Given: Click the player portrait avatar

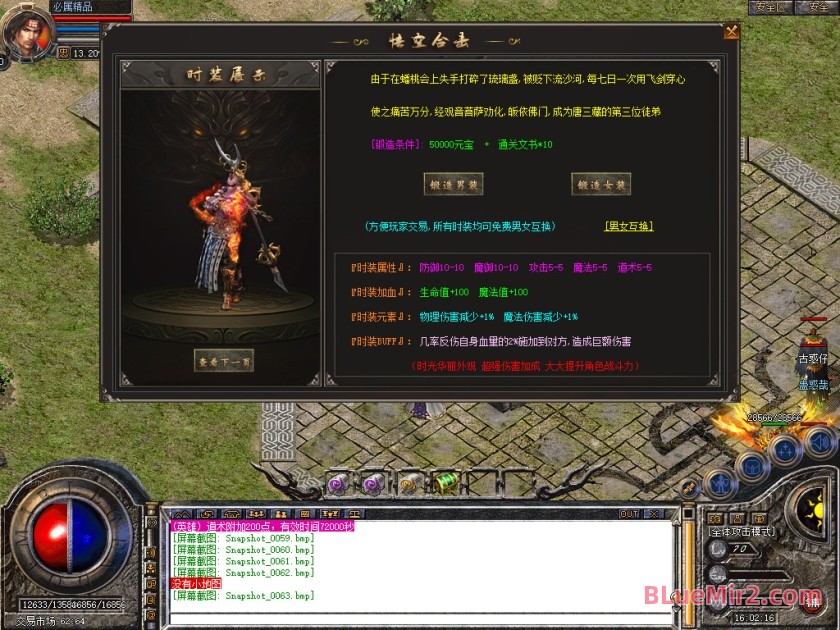Looking at the screenshot, I should [26, 33].
